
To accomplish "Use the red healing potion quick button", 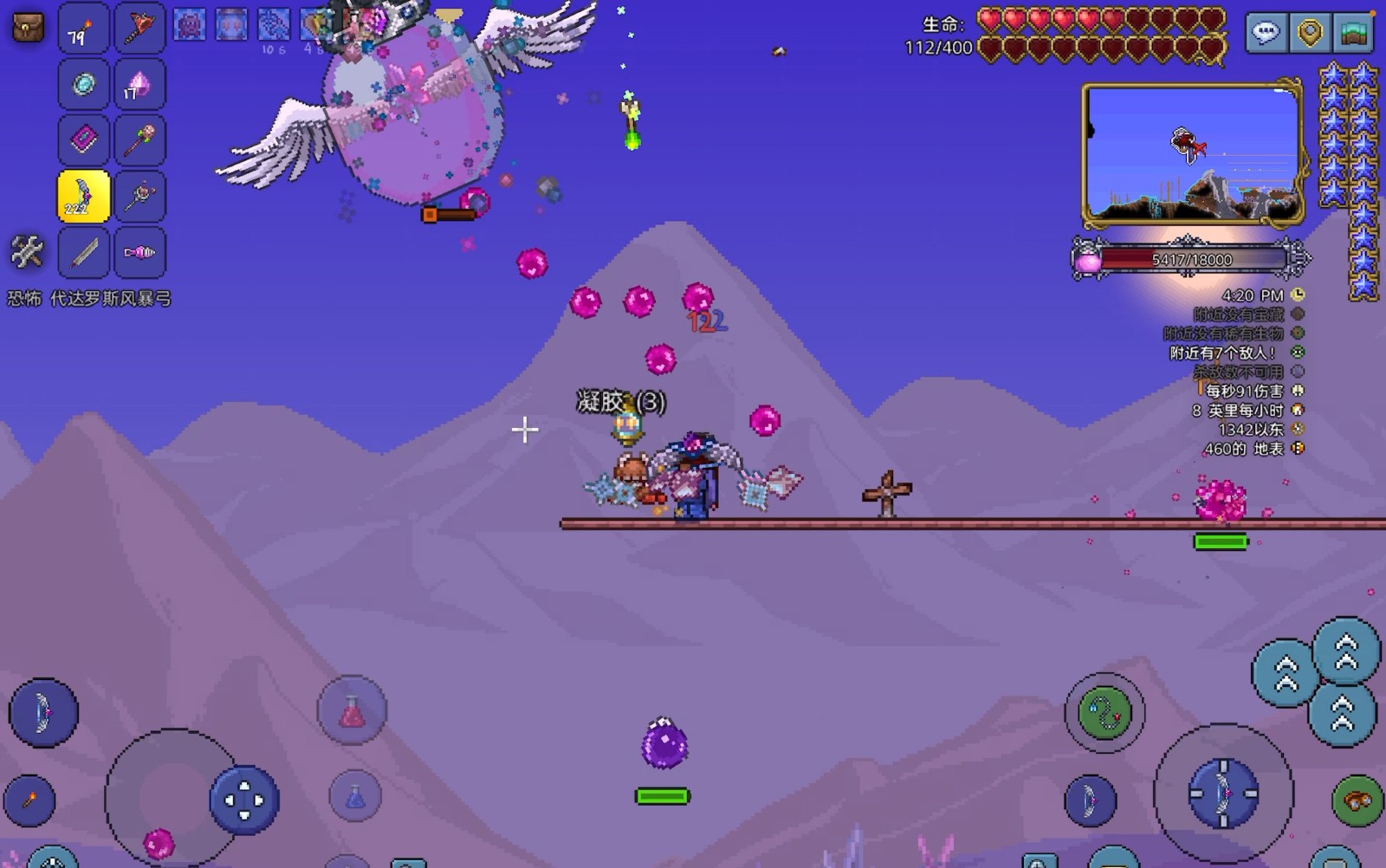I will tap(352, 711).
